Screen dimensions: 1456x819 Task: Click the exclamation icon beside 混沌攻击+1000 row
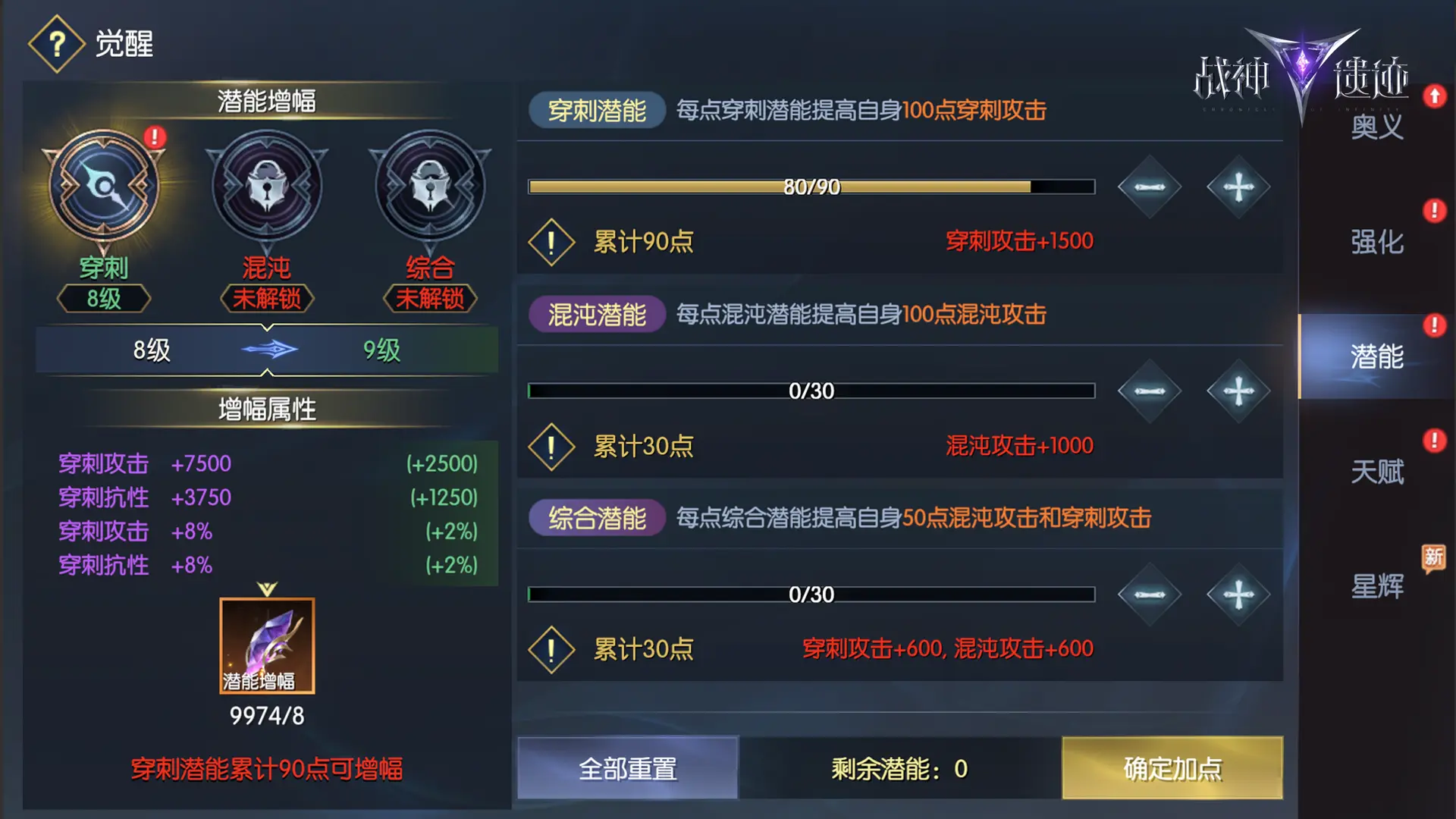click(551, 446)
